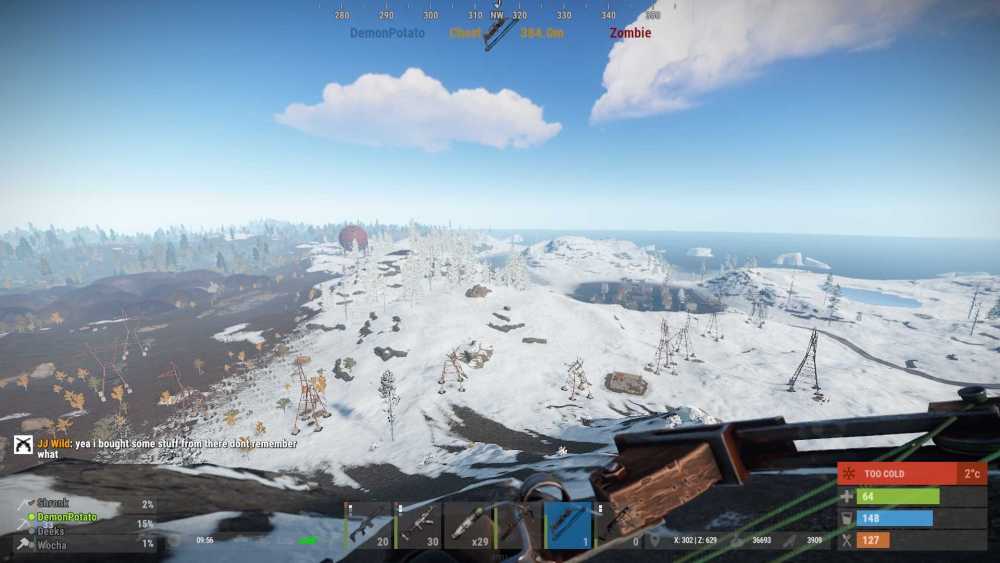Select DemonPotato in the team list
The width and height of the screenshot is (1000, 563).
click(x=68, y=517)
